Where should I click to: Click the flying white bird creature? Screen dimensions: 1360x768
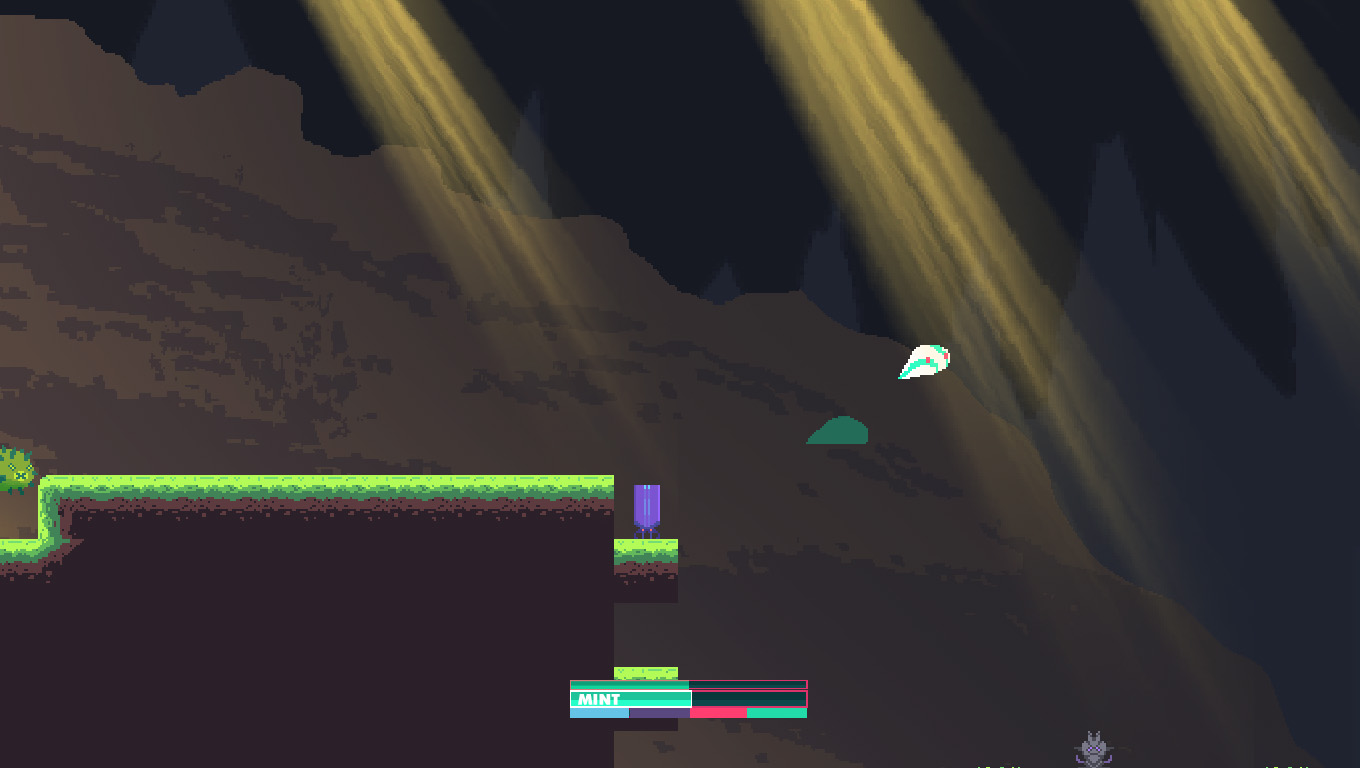coord(923,362)
